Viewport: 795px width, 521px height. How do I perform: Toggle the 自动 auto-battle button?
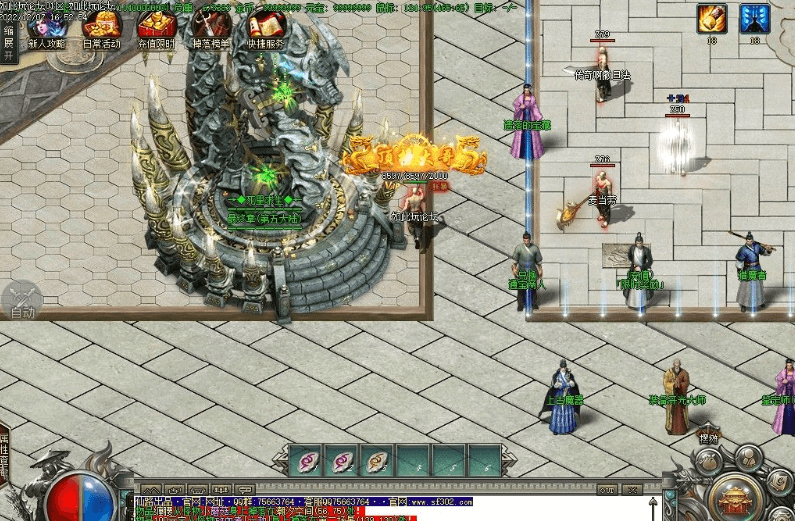[22, 301]
